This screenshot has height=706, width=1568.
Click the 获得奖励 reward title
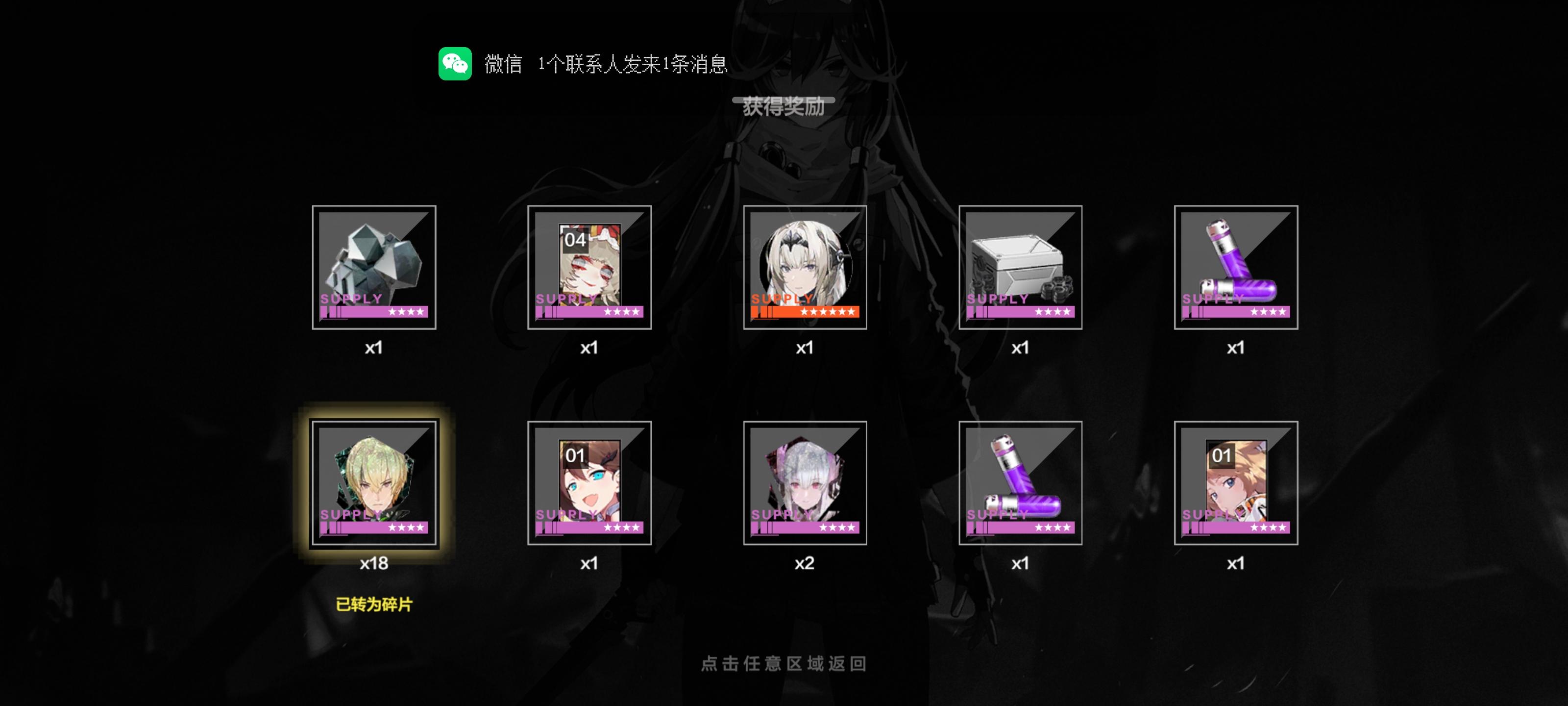tap(784, 107)
